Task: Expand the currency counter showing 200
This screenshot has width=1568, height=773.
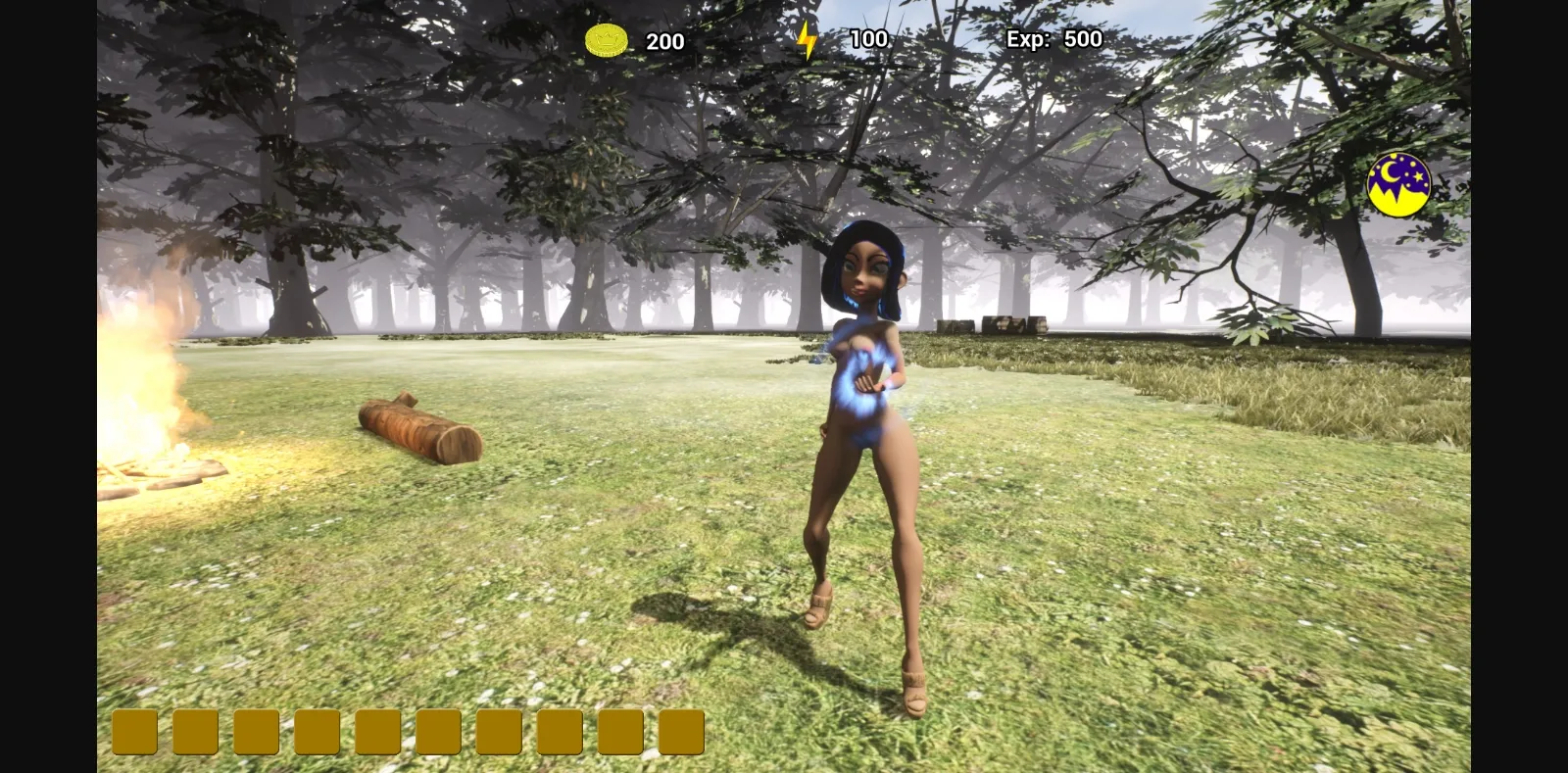Action: [637, 41]
